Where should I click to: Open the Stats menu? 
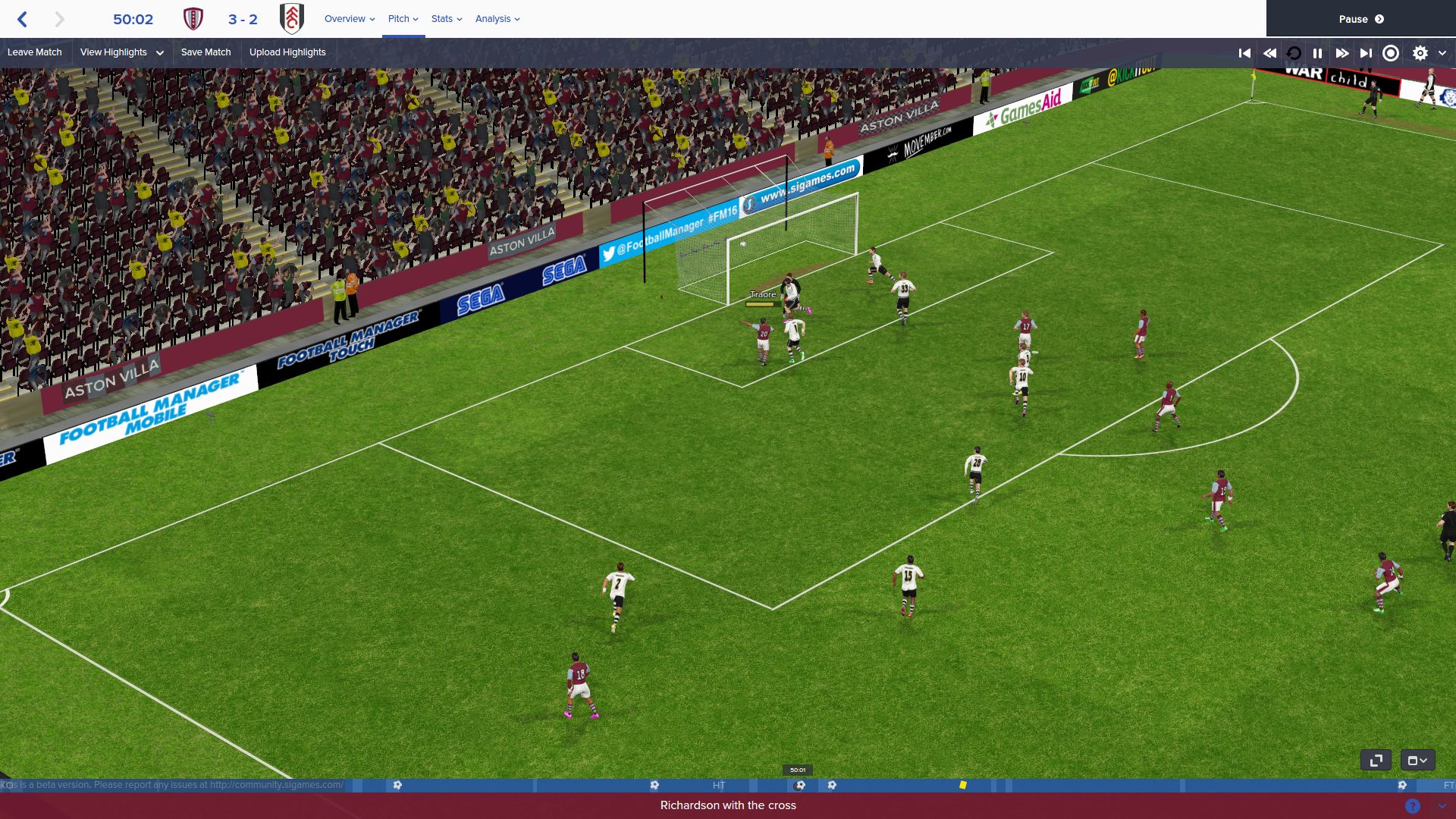pyautogui.click(x=445, y=19)
